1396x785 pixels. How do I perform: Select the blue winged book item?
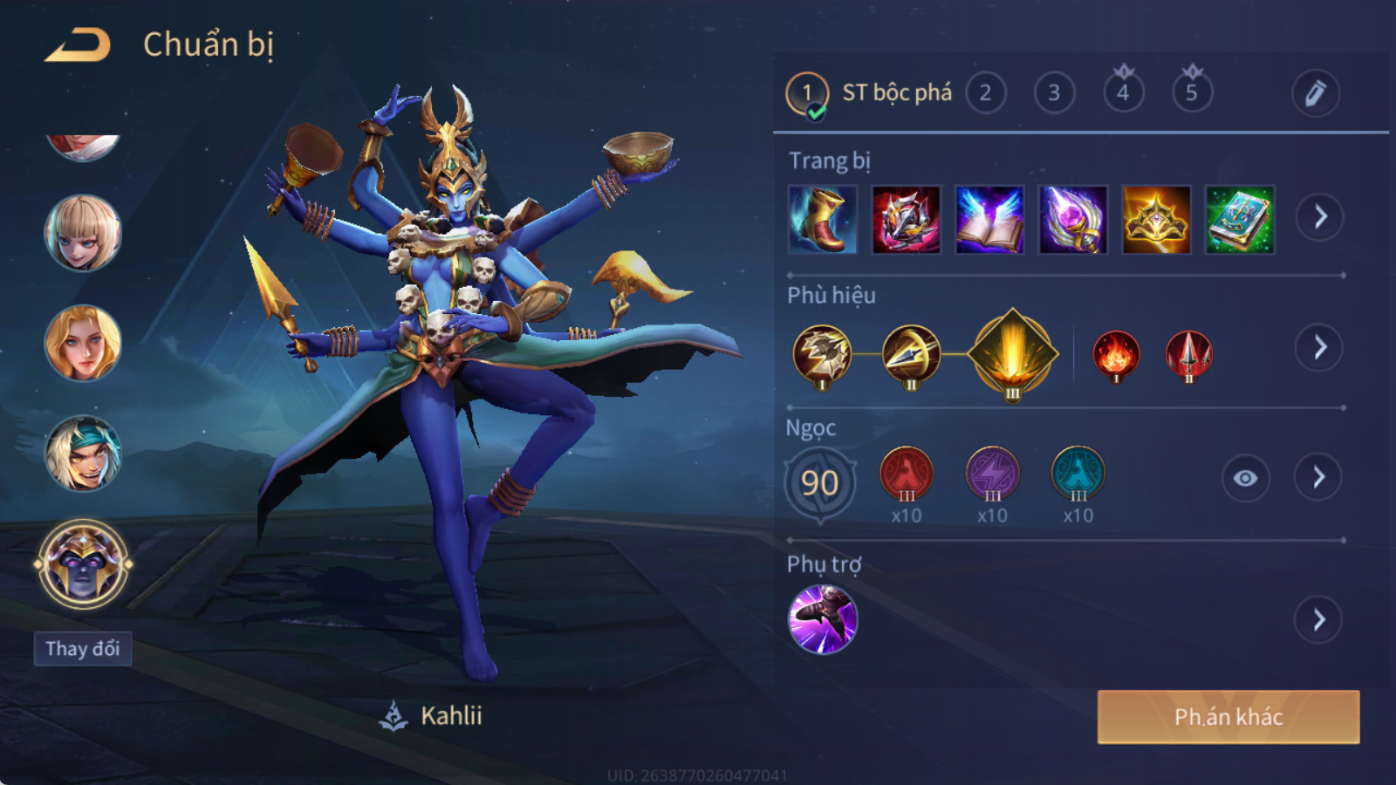coord(989,219)
